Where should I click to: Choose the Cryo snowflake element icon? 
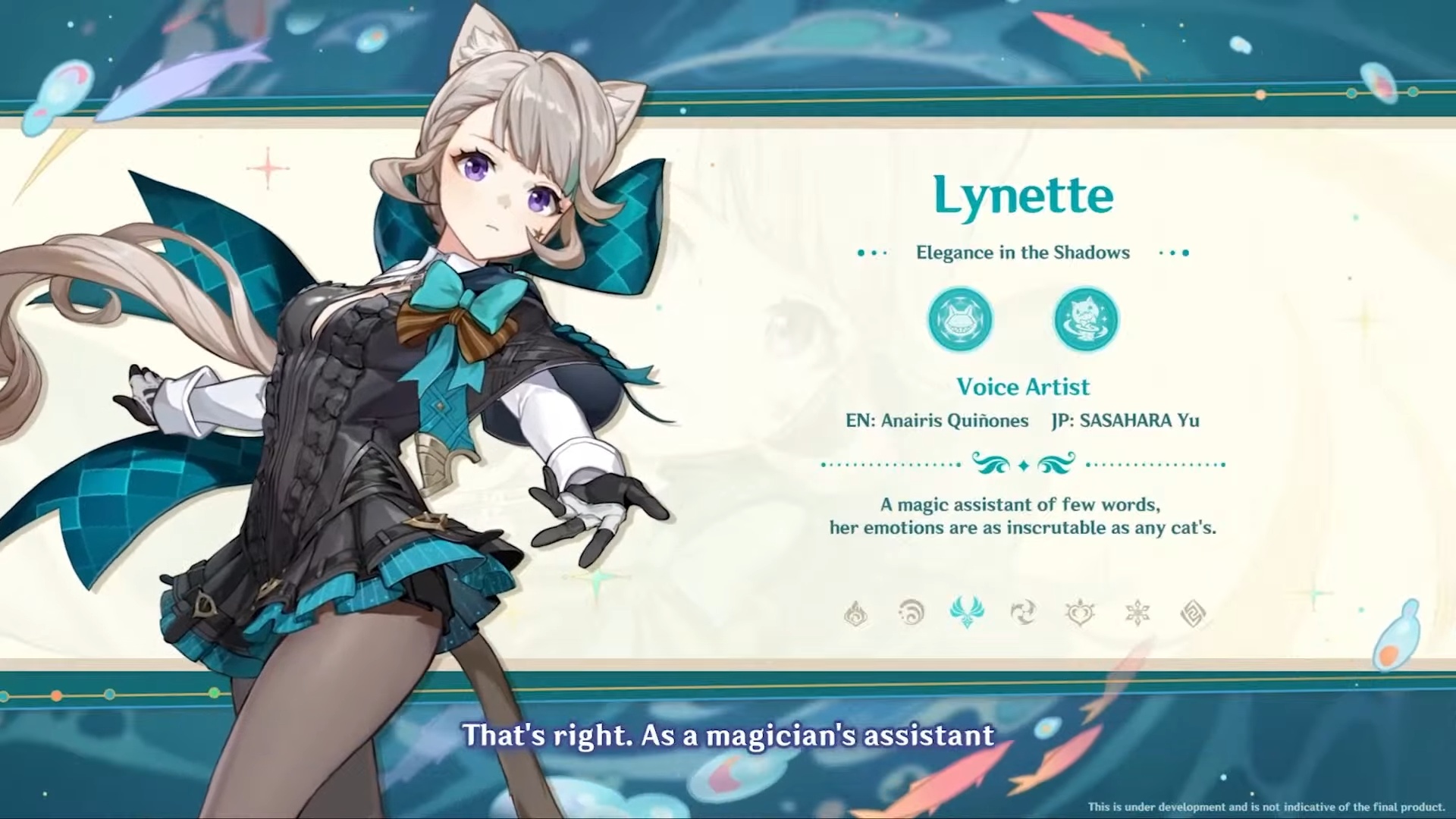click(x=1137, y=613)
